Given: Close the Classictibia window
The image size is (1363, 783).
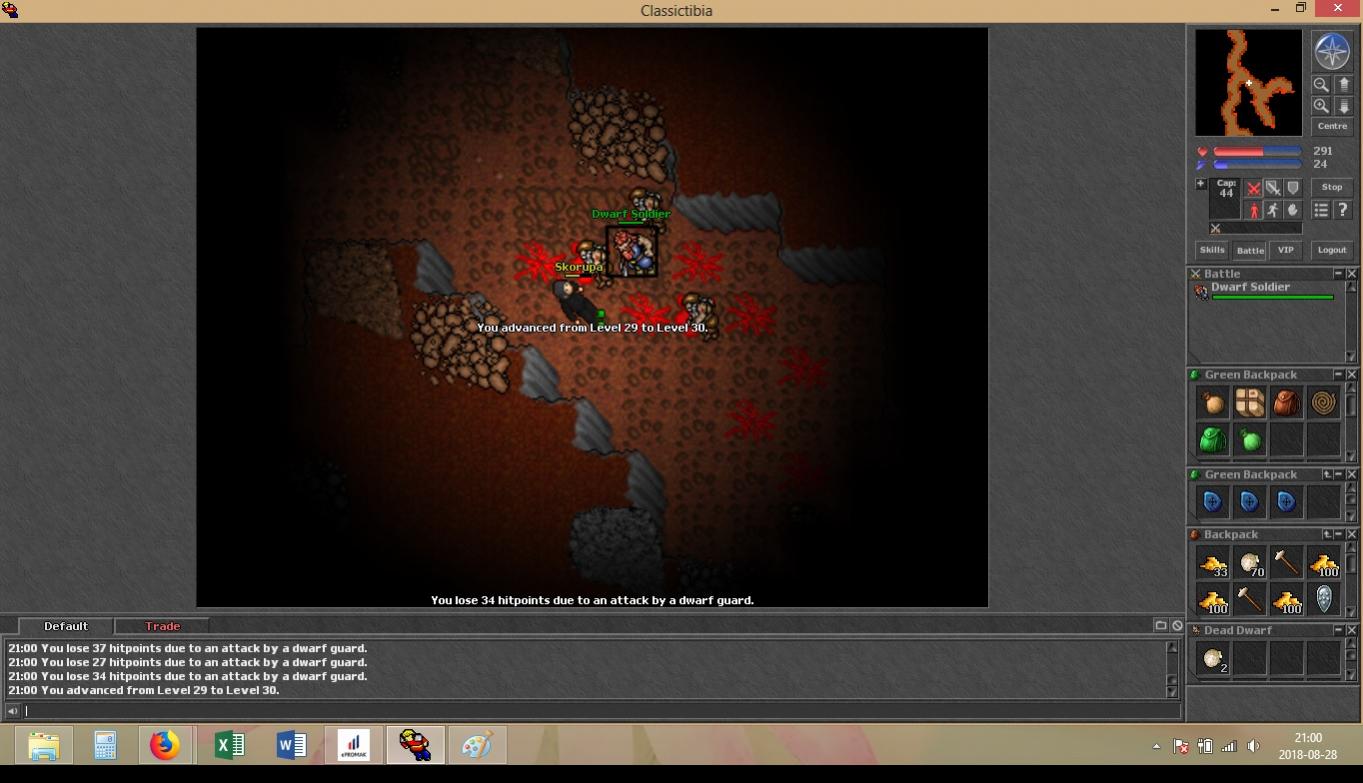Looking at the screenshot, I should (x=1338, y=9).
